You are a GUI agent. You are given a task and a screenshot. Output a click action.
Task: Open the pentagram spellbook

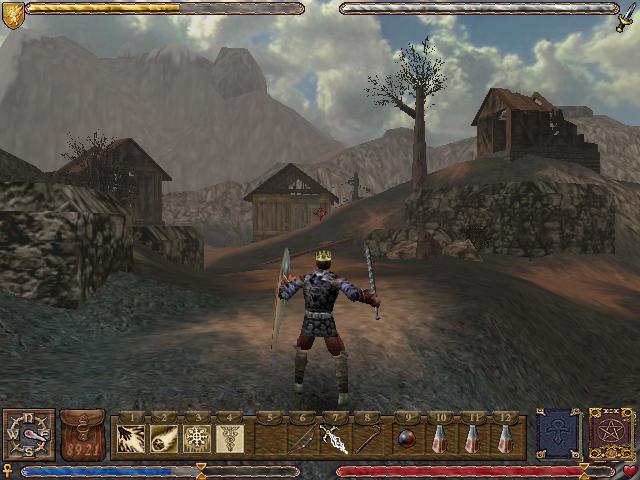tap(609, 434)
